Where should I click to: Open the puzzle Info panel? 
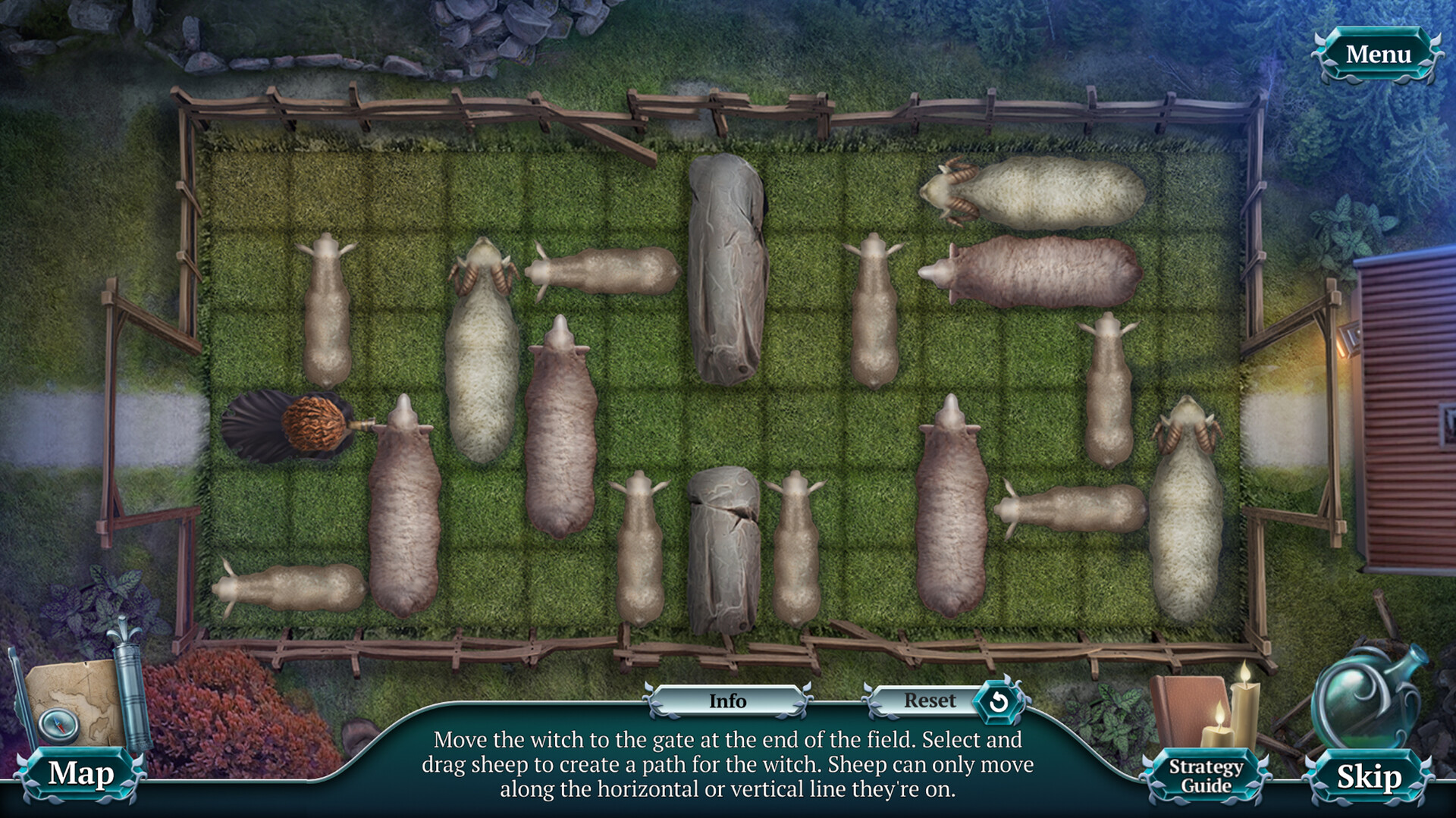pos(726,701)
